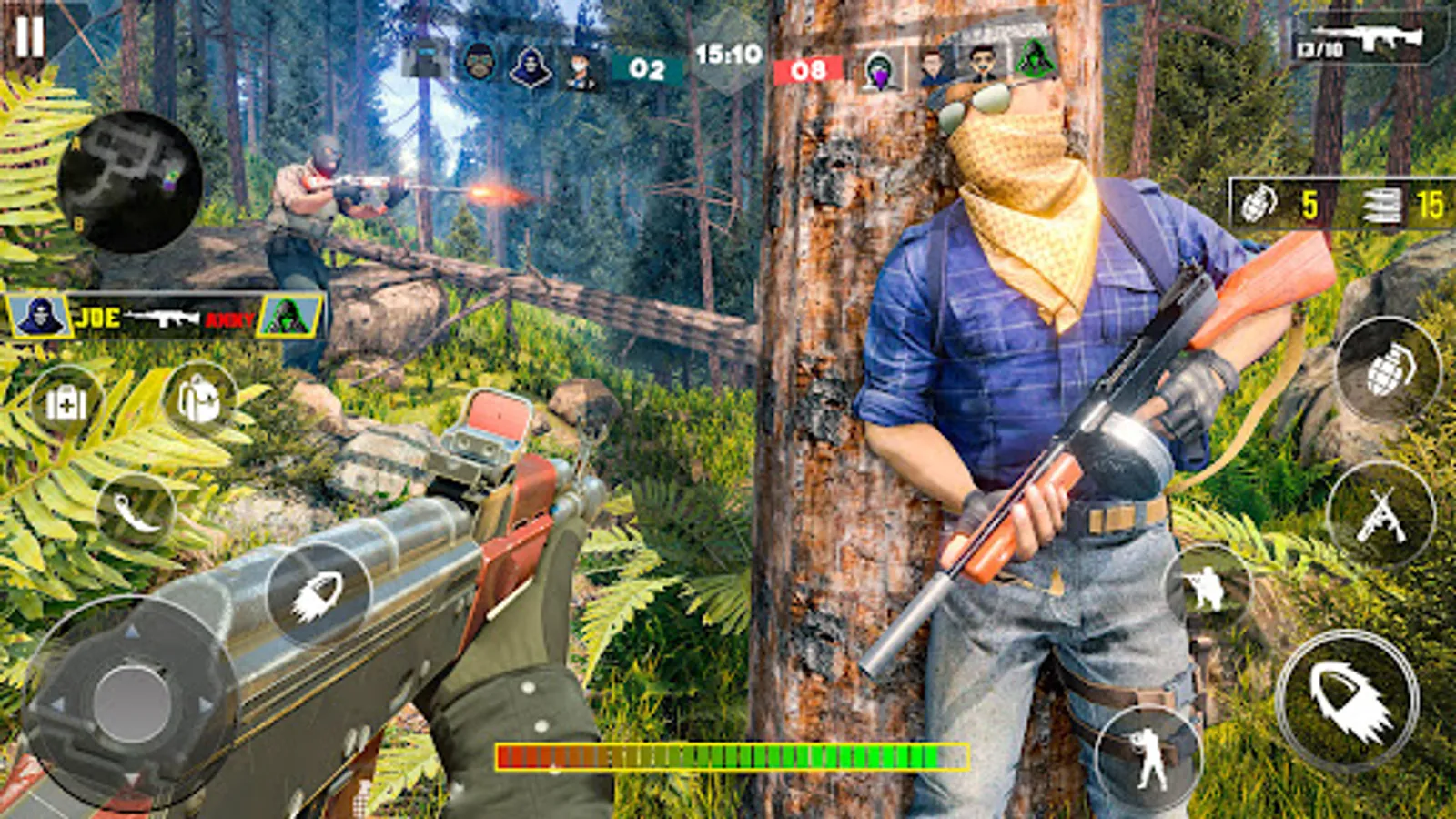Screen dimensions: 1456x819
Task: Use the medkit heal button
Action: tap(66, 403)
